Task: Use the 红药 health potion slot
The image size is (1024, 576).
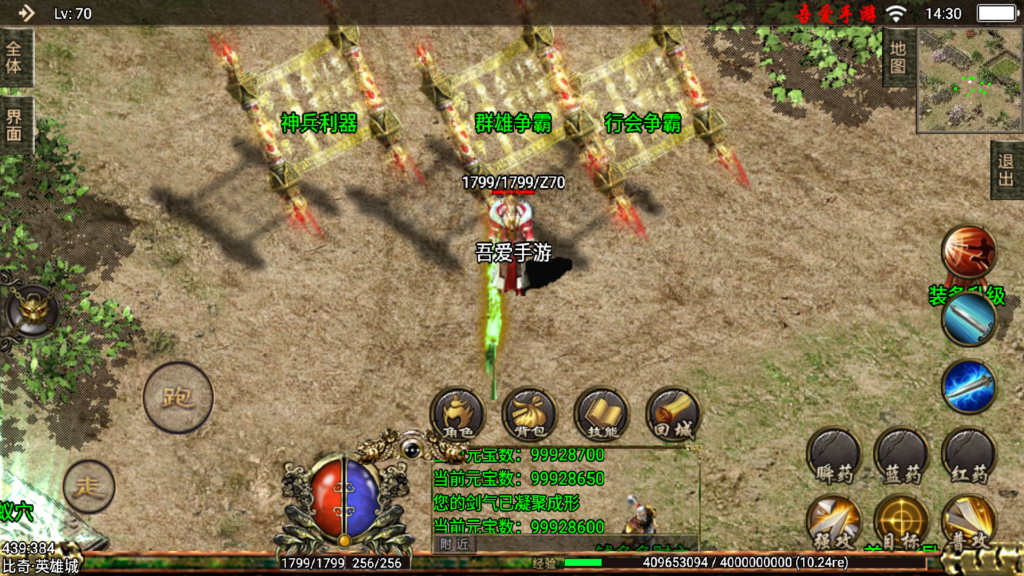Action: tap(968, 456)
